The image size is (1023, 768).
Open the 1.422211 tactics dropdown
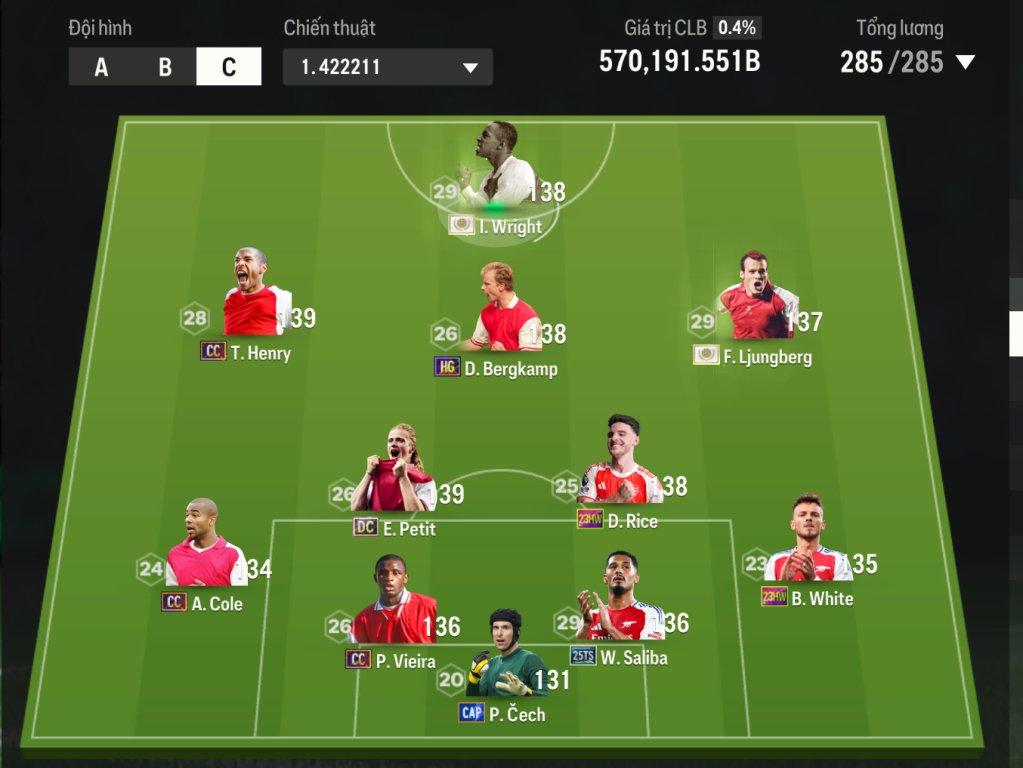(x=388, y=67)
